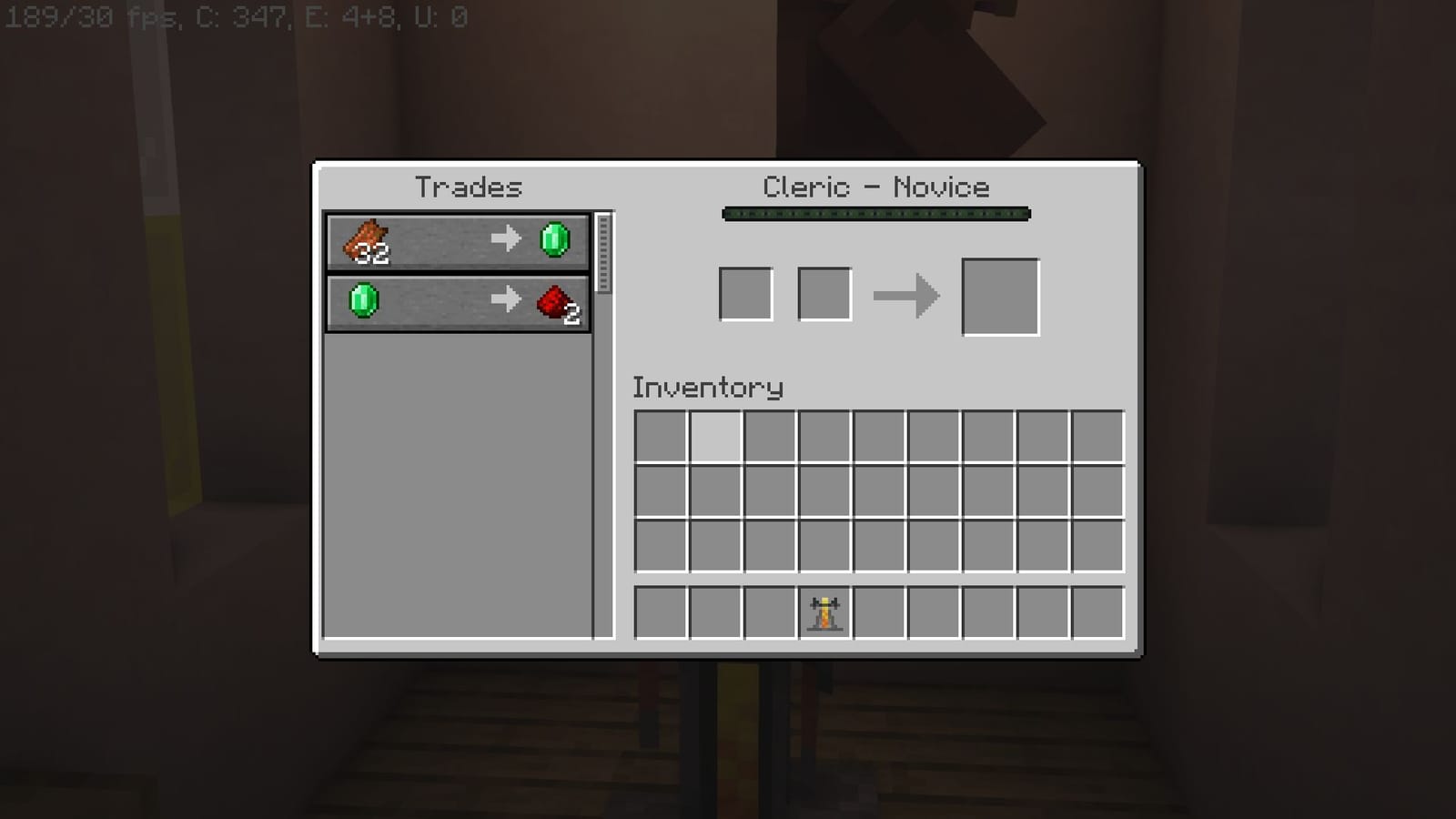Image resolution: width=1456 pixels, height=819 pixels.
Task: Click the large trade output arrow
Action: (x=905, y=296)
